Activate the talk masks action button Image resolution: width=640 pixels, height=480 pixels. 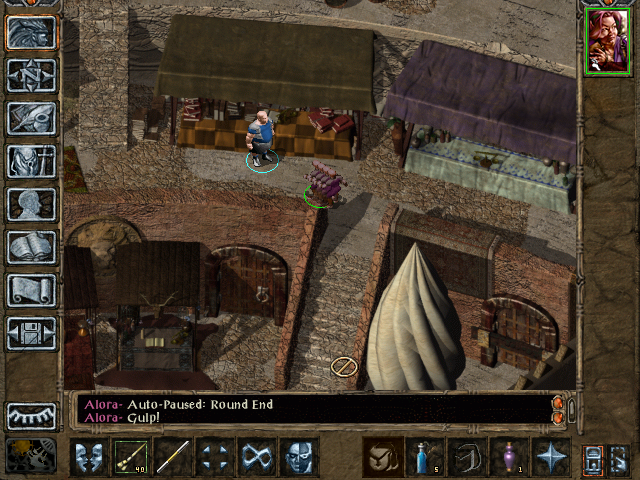(87, 457)
